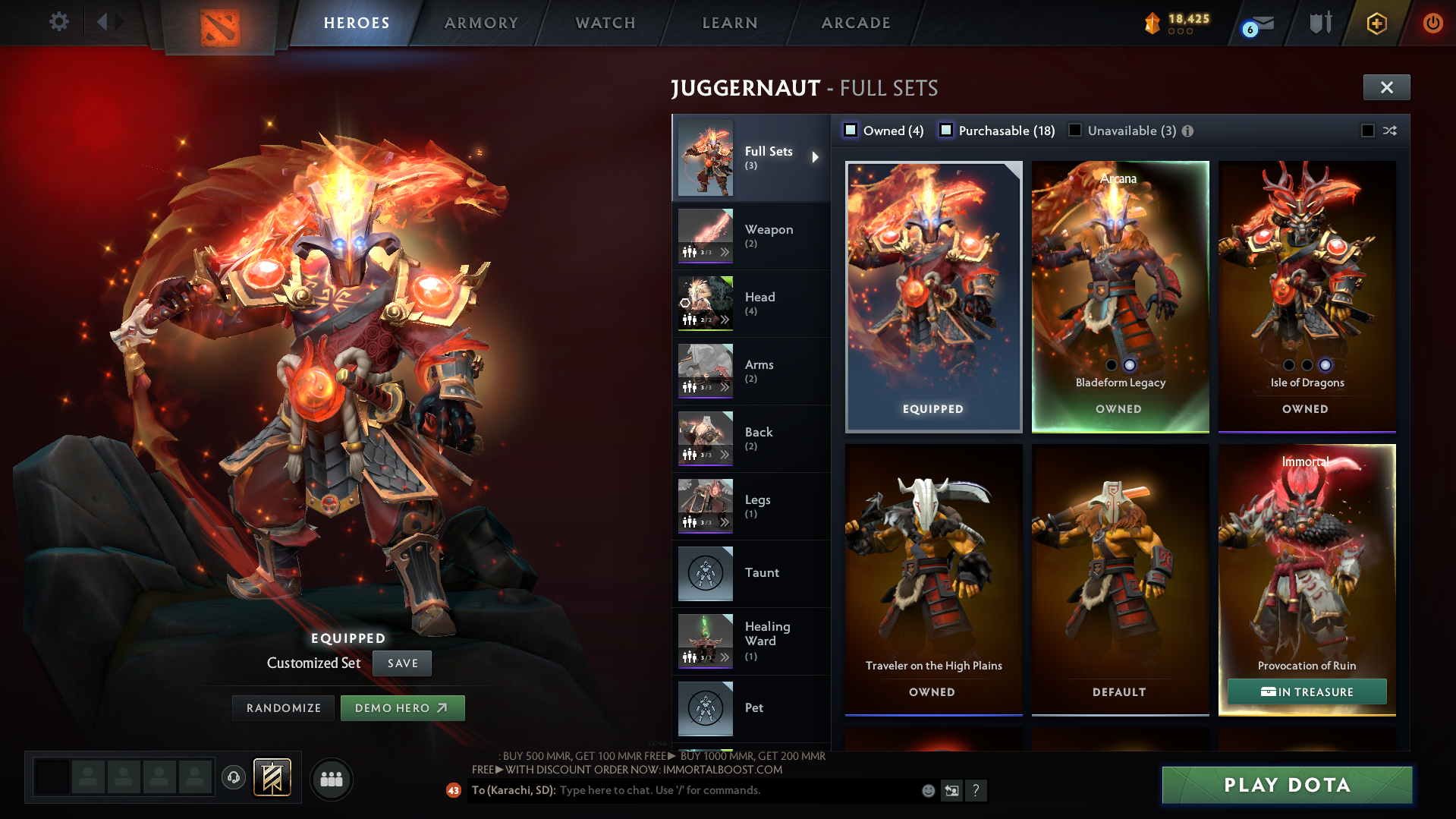Toggle the Unavailable (3) filter
Image resolution: width=1456 pixels, height=819 pixels.
point(1075,131)
